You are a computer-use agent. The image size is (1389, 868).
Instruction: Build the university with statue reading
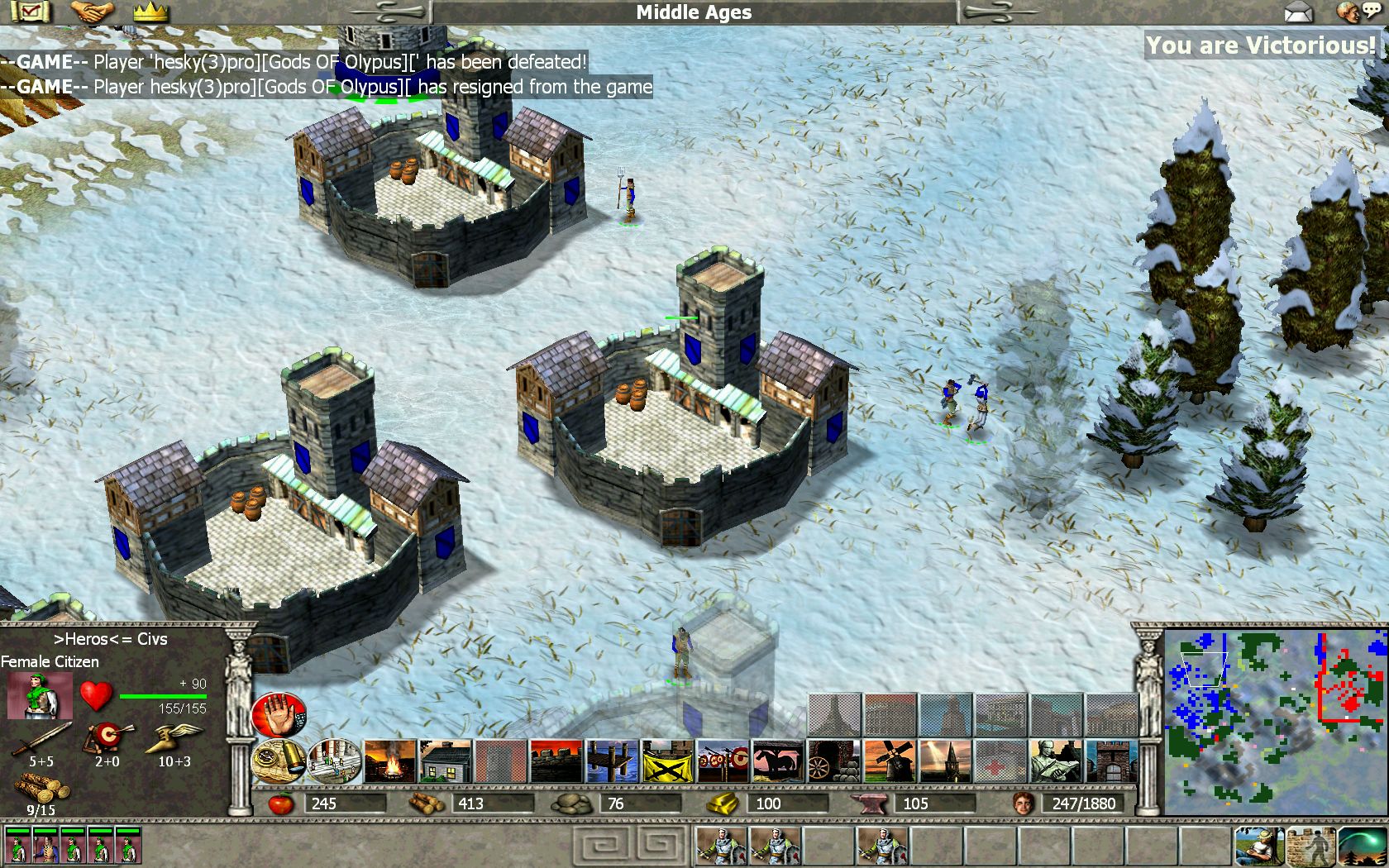[1057, 761]
